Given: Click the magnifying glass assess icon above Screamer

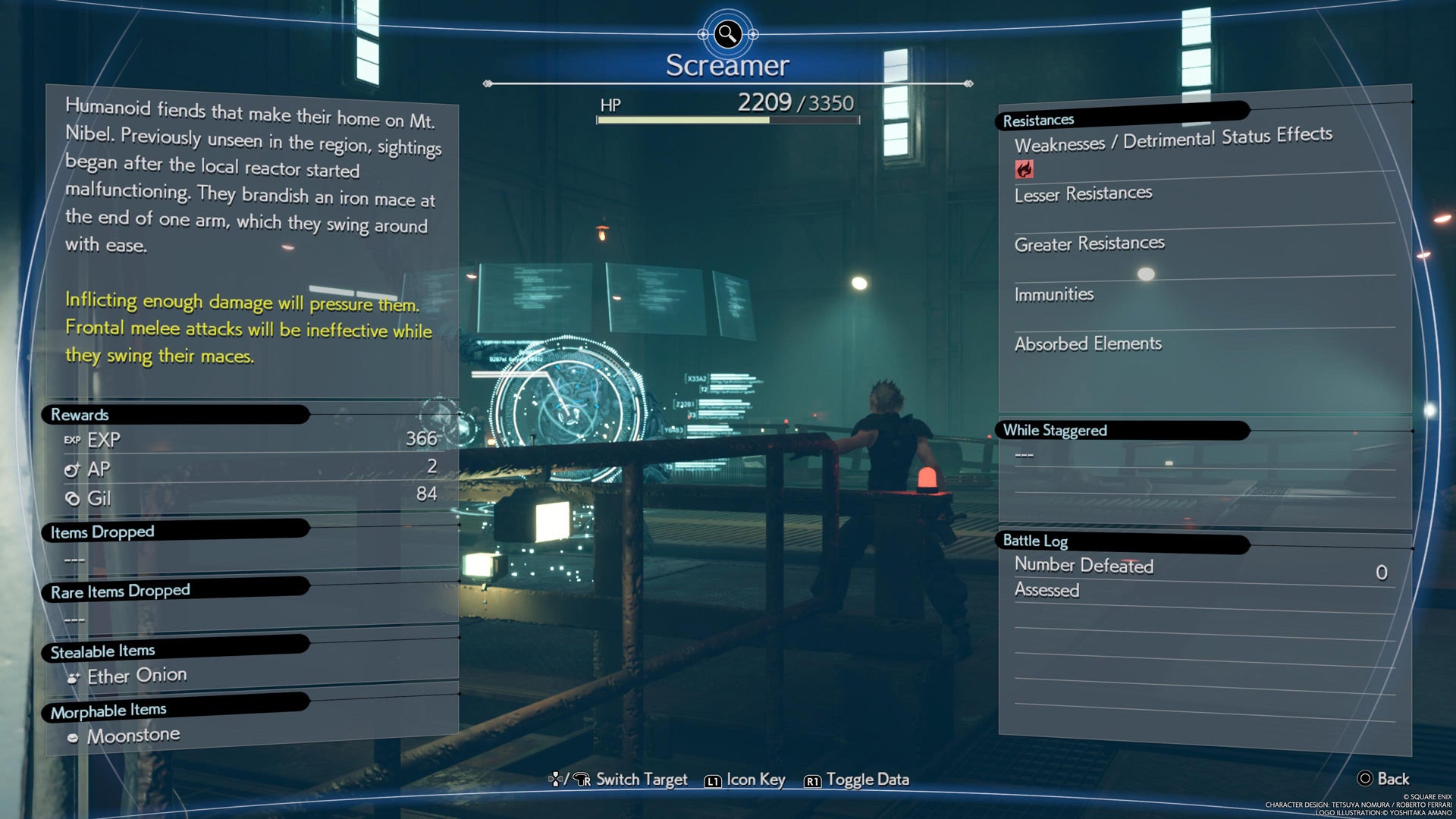Looking at the screenshot, I should (x=726, y=32).
